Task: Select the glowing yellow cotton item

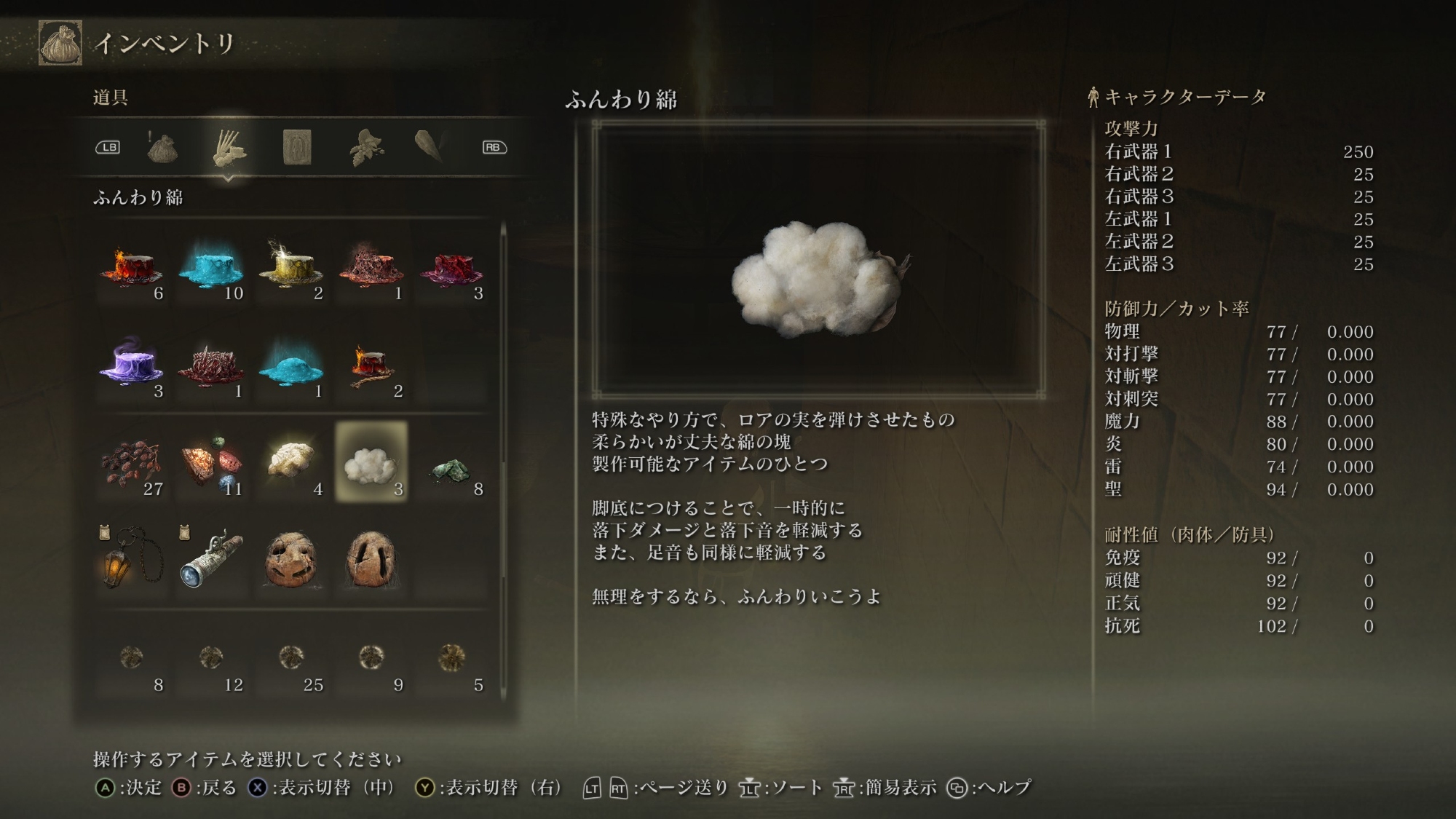Action: pos(291,462)
